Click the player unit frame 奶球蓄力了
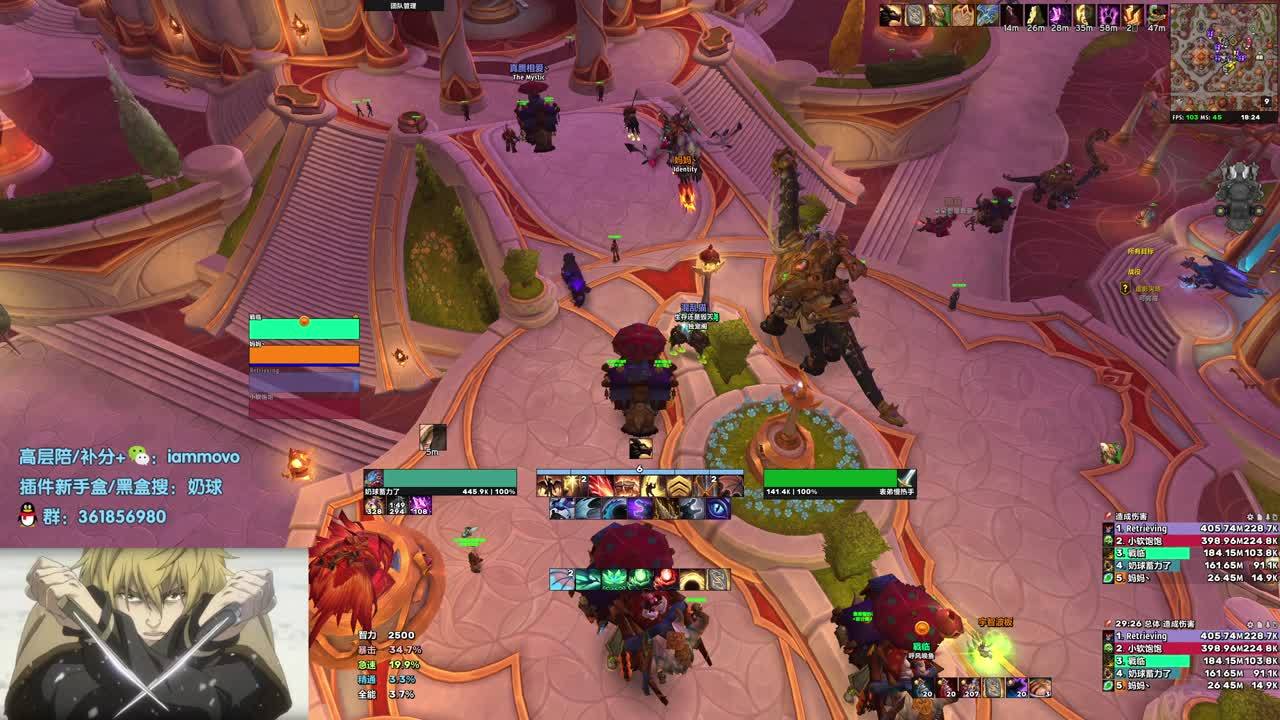1280x720 pixels. click(x=441, y=483)
